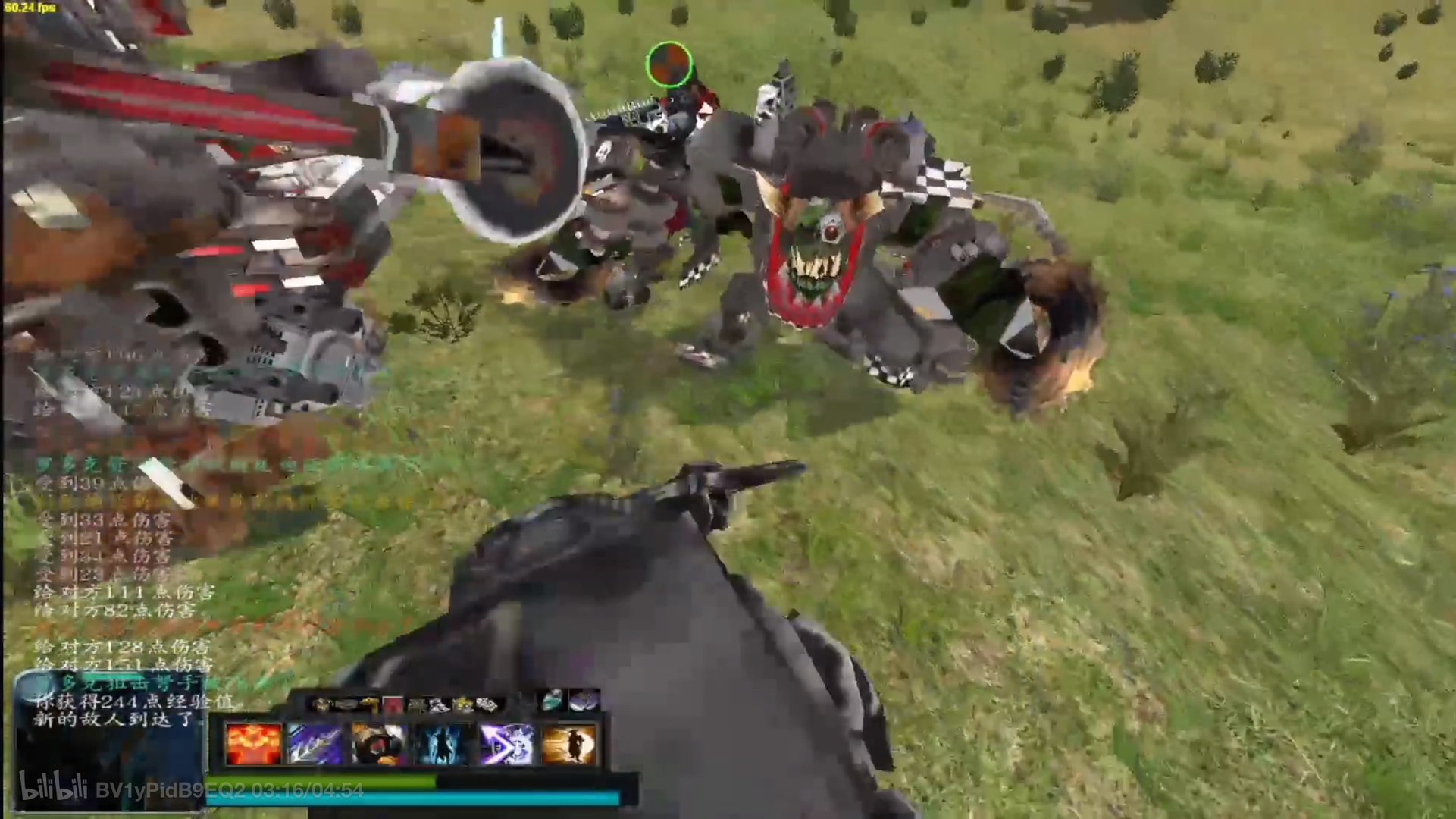Select the purple orb item slot

584,701
